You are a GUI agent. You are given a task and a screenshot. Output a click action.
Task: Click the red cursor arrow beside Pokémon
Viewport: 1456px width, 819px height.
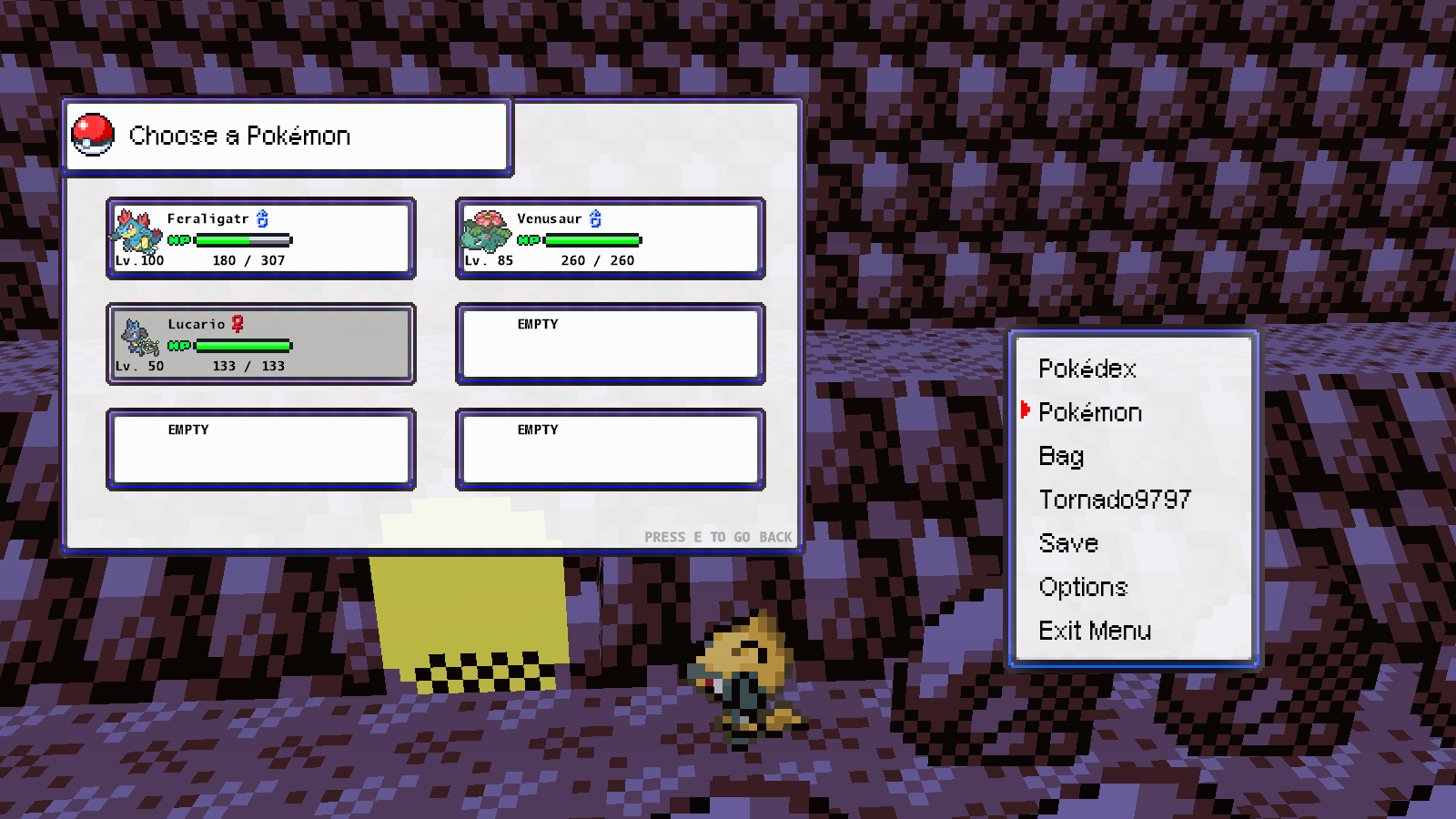[1027, 411]
